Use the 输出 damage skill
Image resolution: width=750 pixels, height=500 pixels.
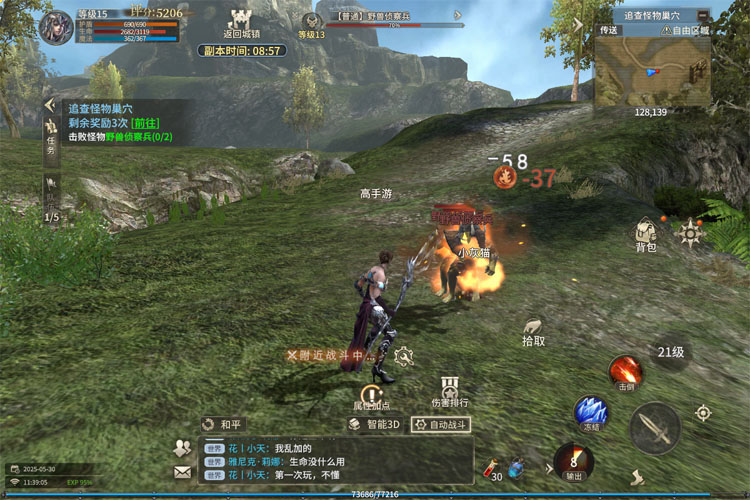573,461
